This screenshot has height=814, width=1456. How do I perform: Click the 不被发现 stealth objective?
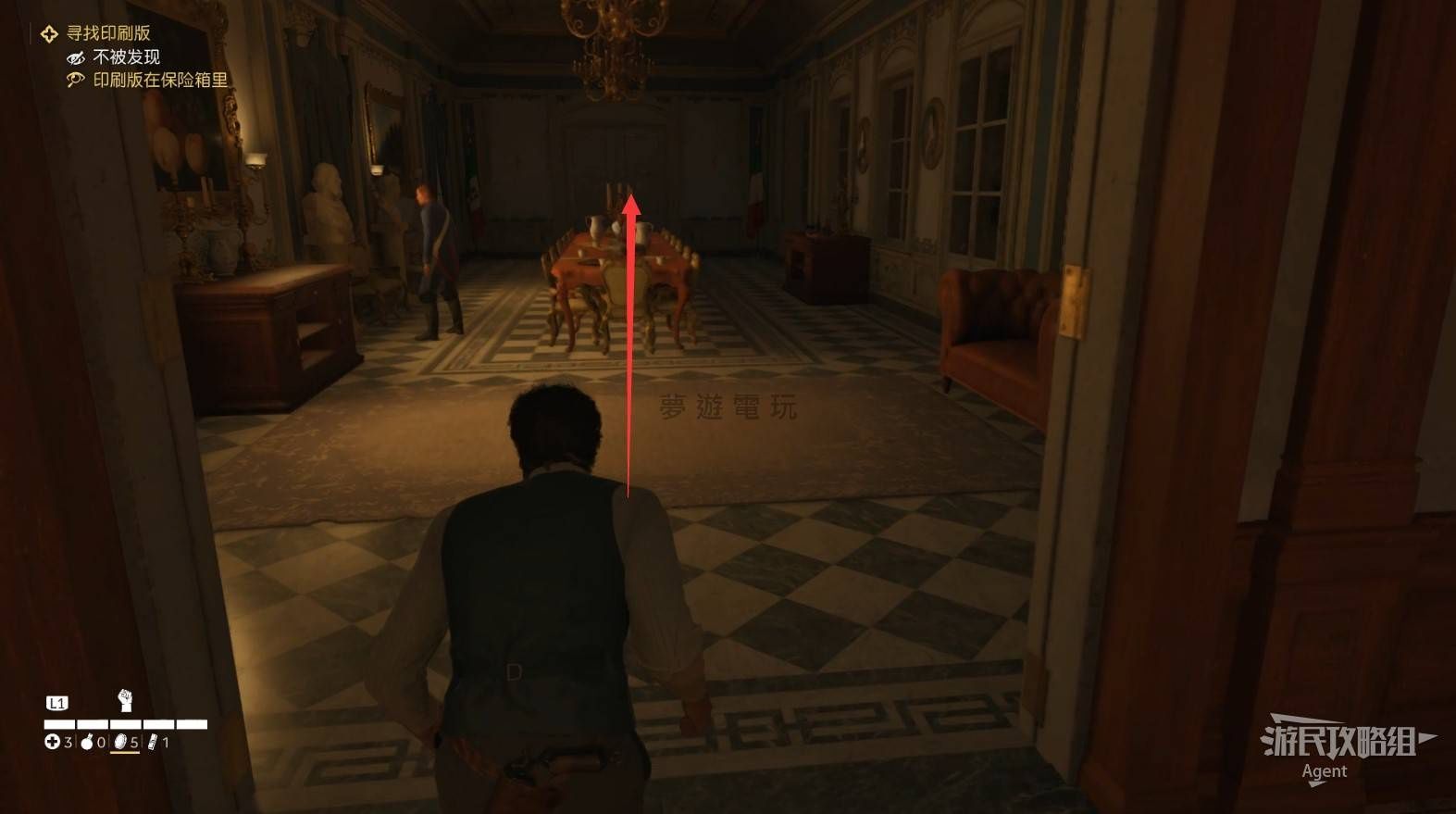[126, 57]
